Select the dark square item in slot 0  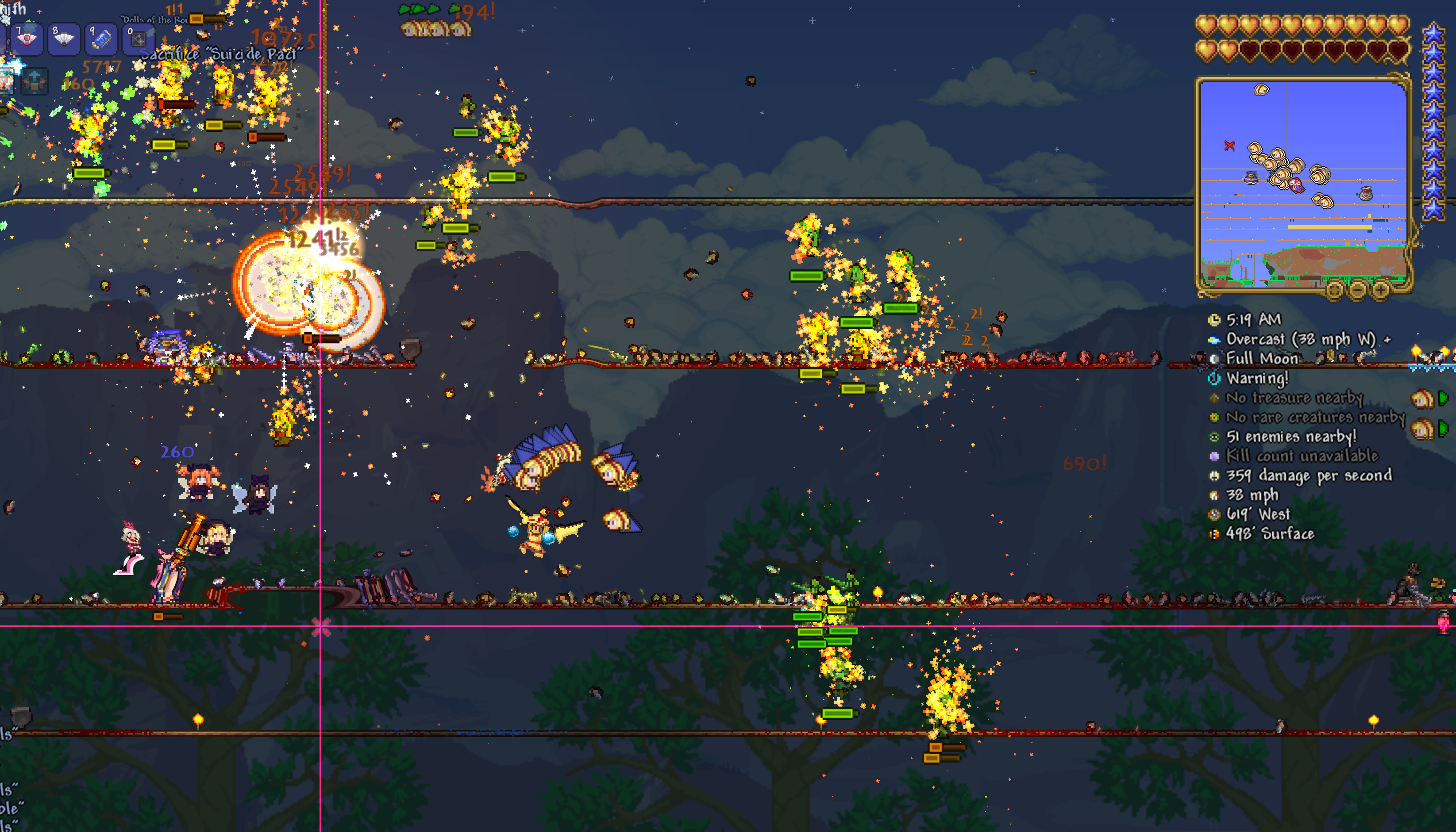[138, 39]
